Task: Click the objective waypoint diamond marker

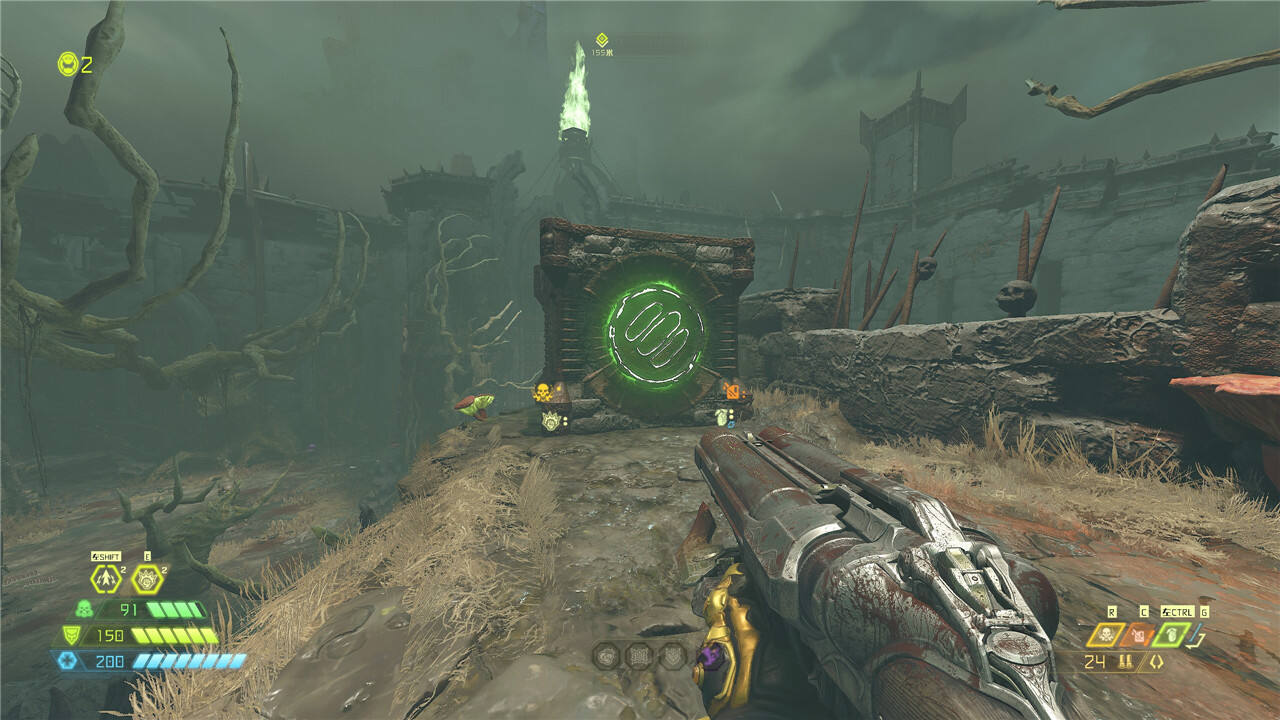Action: [x=601, y=39]
